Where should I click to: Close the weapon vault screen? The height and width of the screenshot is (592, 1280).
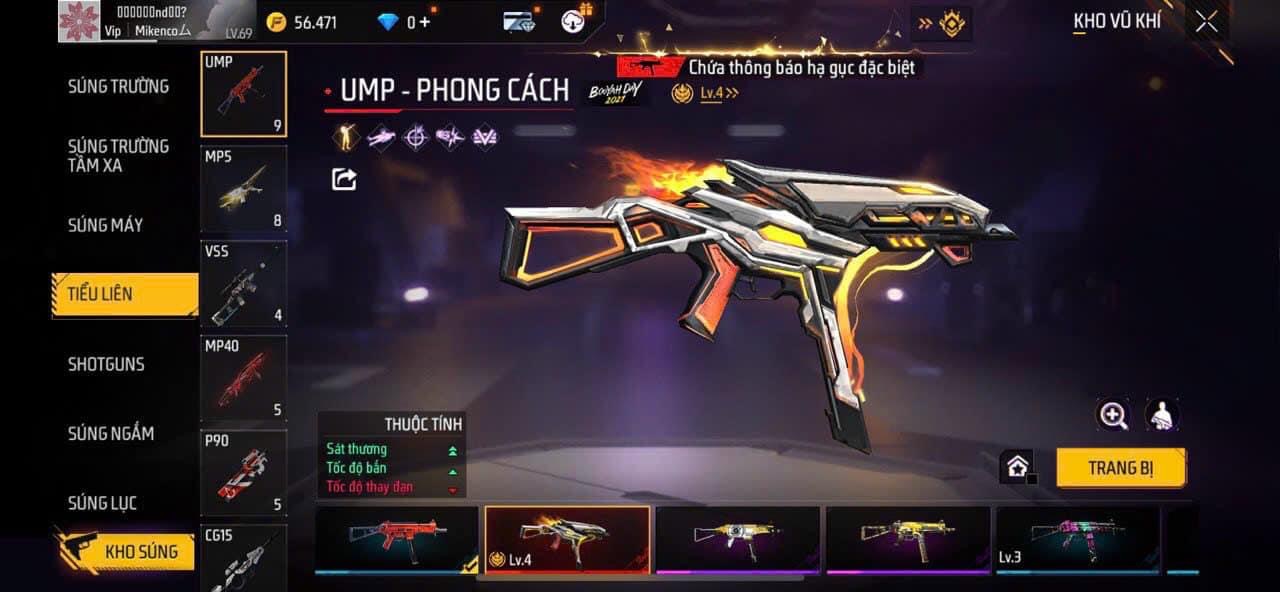pyautogui.click(x=1207, y=22)
